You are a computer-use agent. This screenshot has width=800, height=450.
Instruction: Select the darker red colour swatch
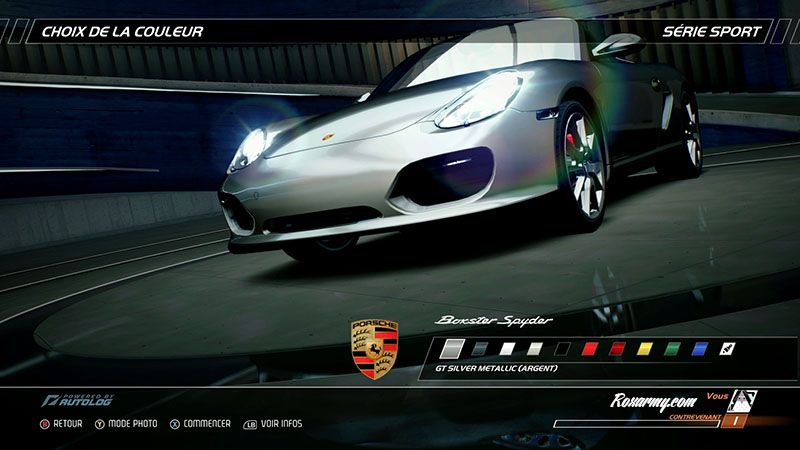pyautogui.click(x=617, y=349)
